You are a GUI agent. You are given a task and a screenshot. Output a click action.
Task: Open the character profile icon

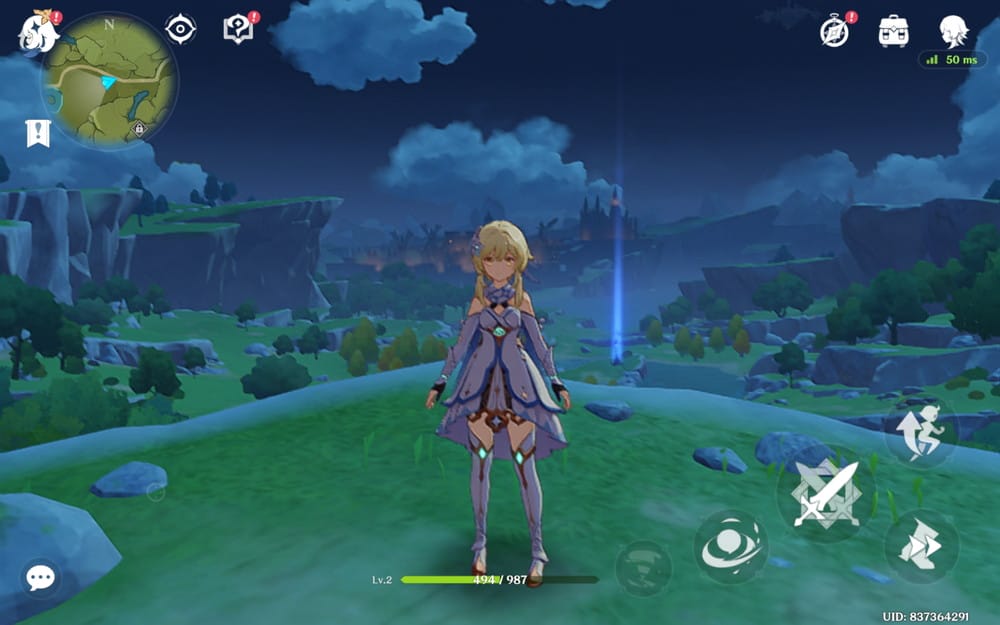tap(953, 31)
